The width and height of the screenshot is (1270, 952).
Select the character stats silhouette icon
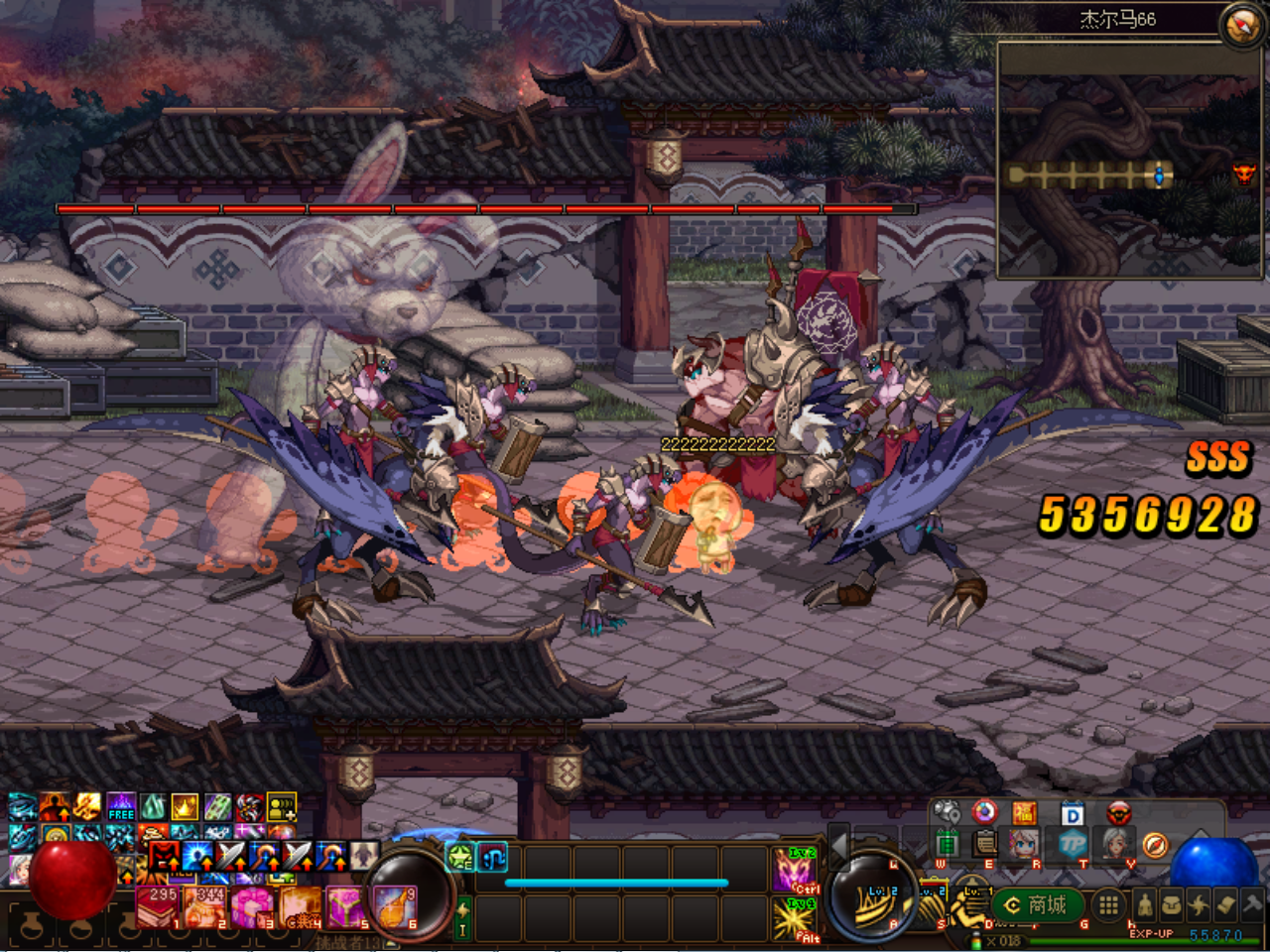coord(1144,905)
